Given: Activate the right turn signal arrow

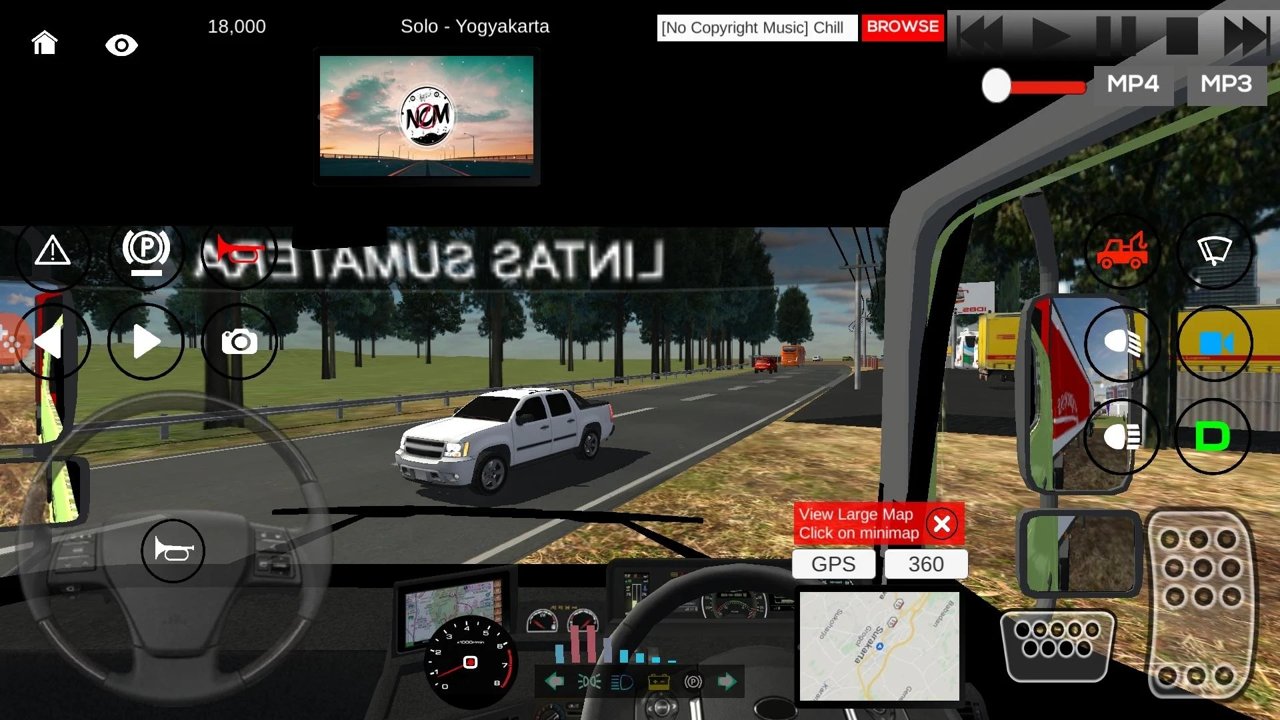Looking at the screenshot, I should coord(146,342).
